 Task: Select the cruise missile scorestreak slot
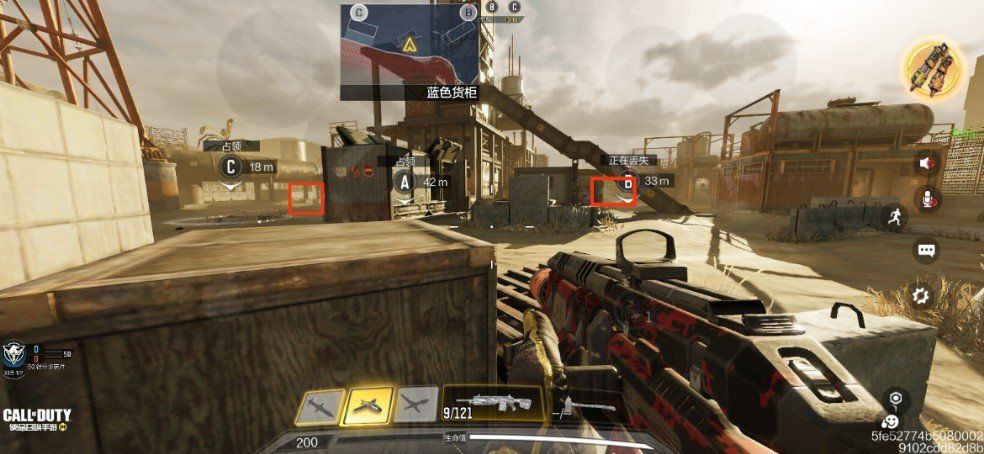(319, 405)
